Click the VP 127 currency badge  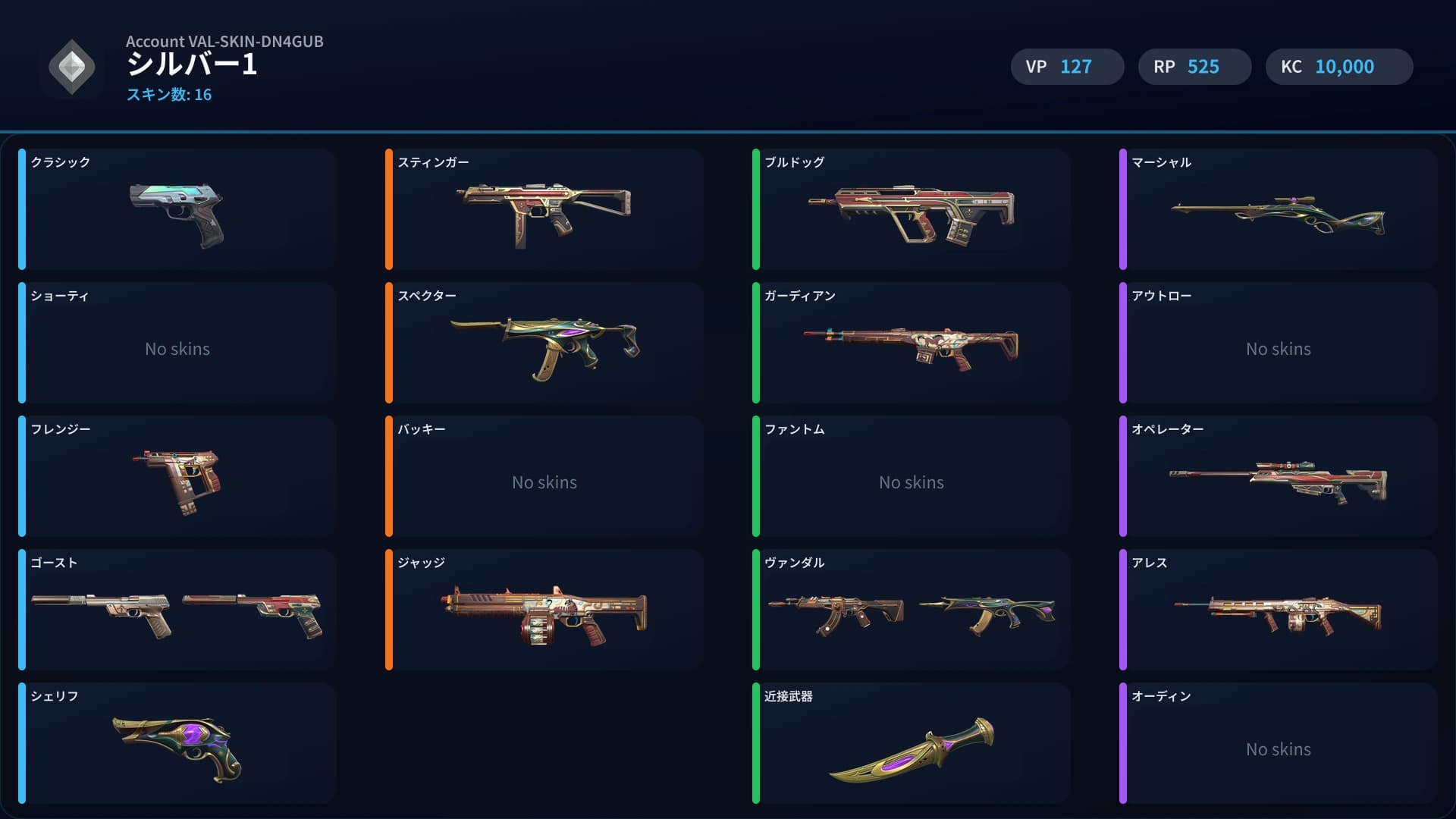tap(1067, 67)
